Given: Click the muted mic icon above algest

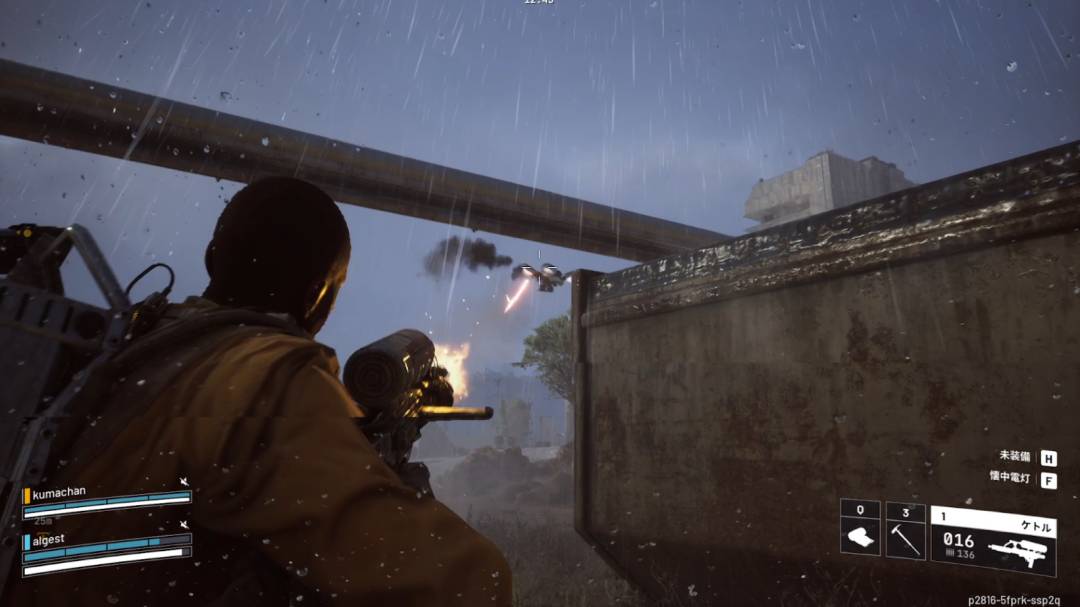Looking at the screenshot, I should pyautogui.click(x=184, y=524).
